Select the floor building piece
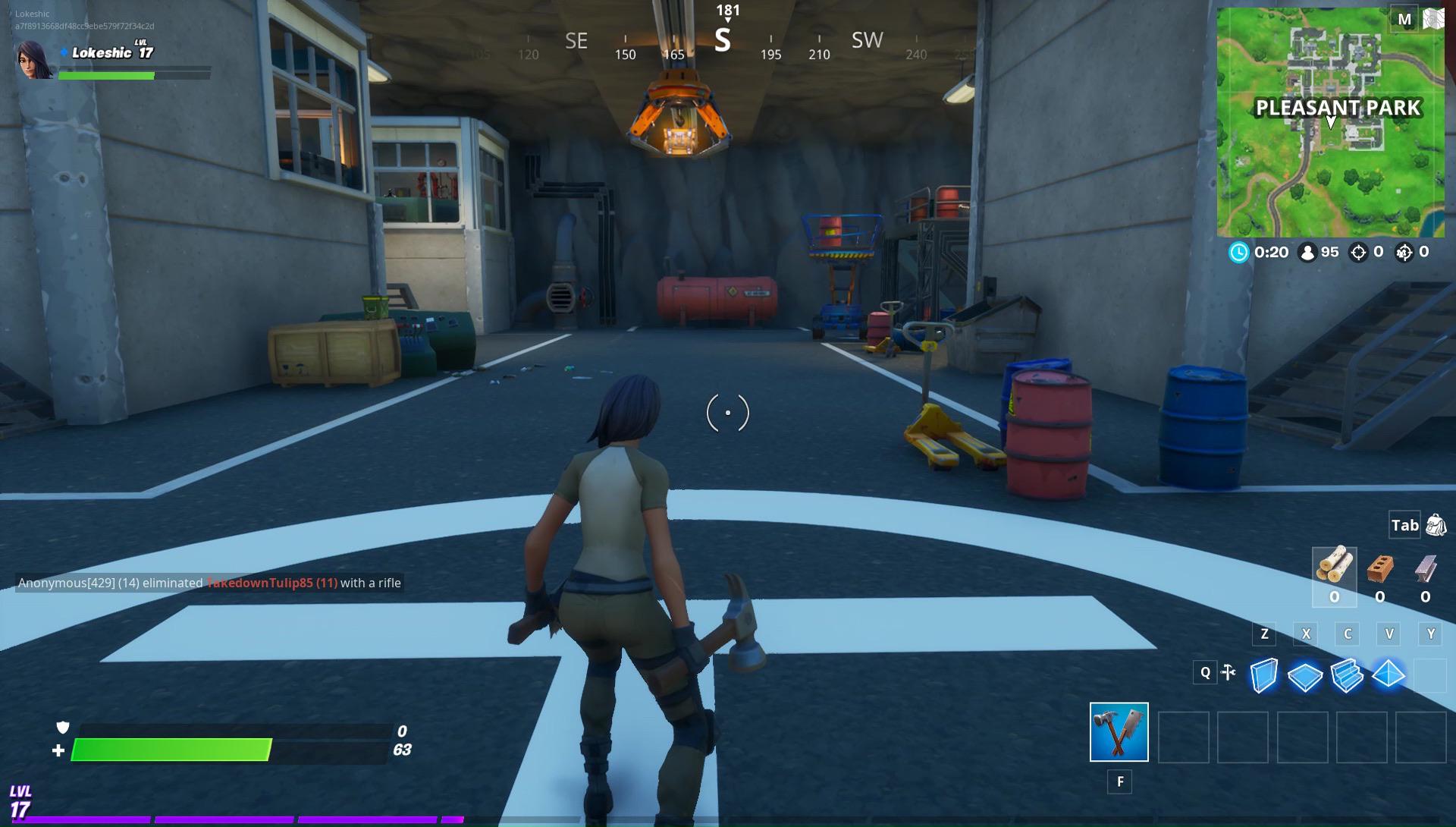This screenshot has height=827, width=1456. [x=1305, y=675]
